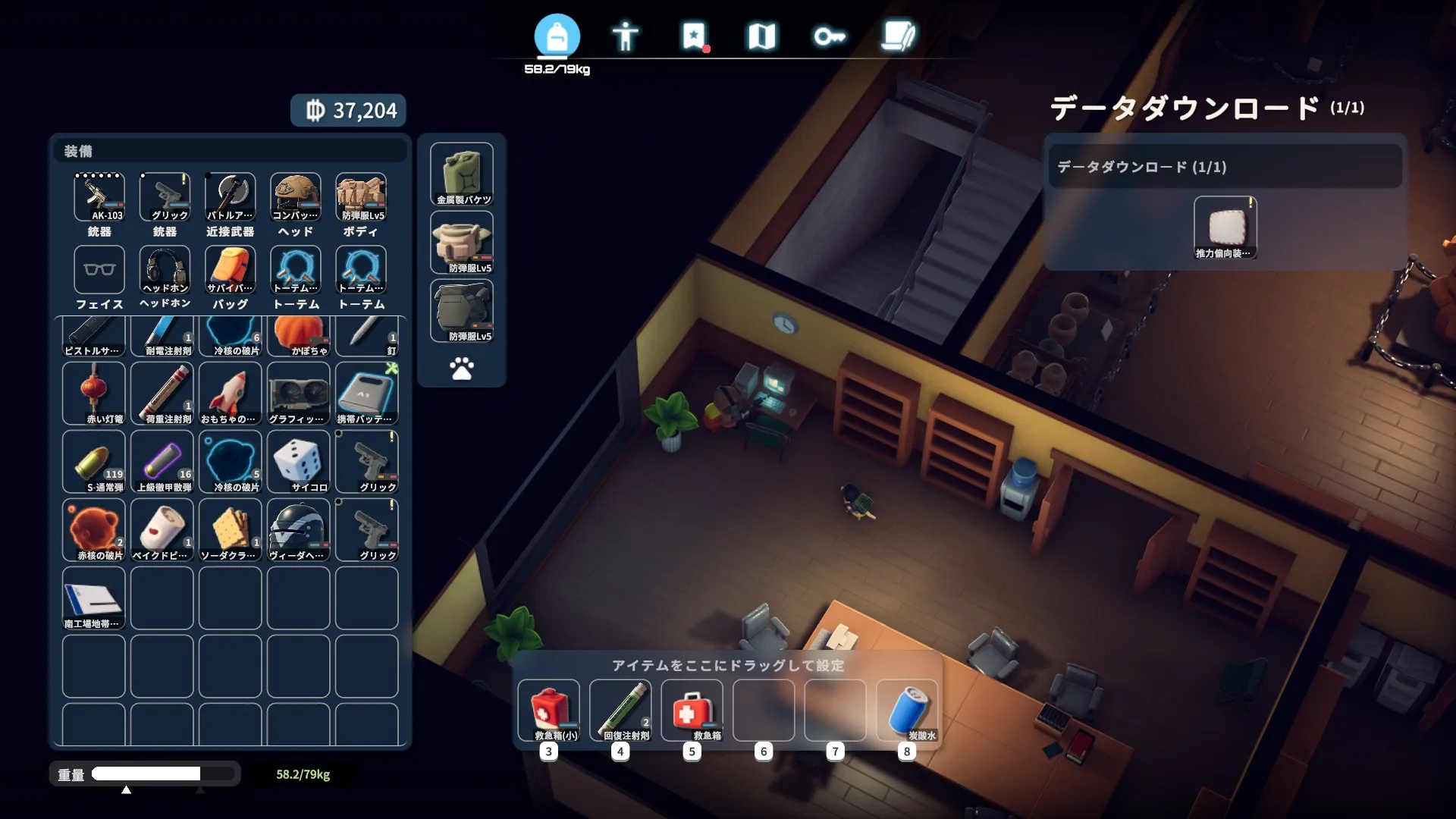Switch to the notebook journal tab
This screenshot has height=819, width=1456.
[x=898, y=36]
